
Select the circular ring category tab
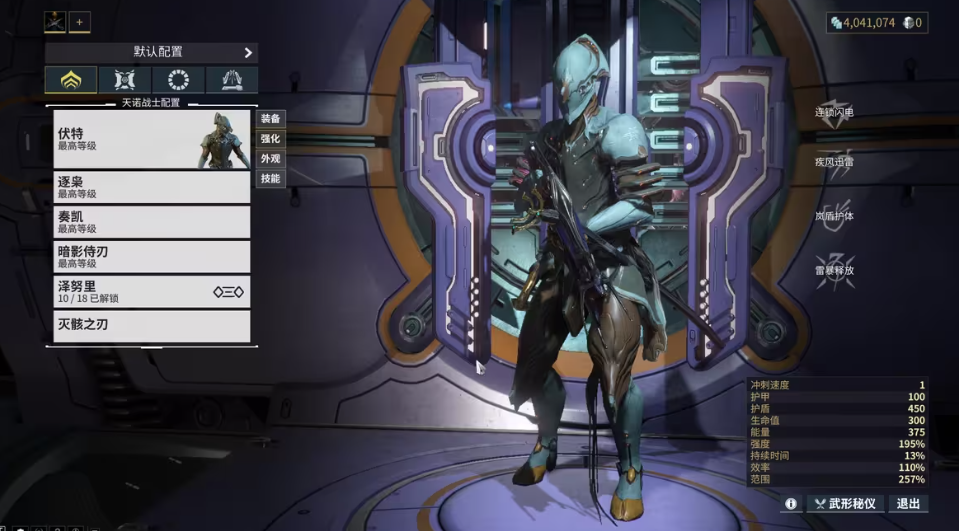click(x=178, y=80)
